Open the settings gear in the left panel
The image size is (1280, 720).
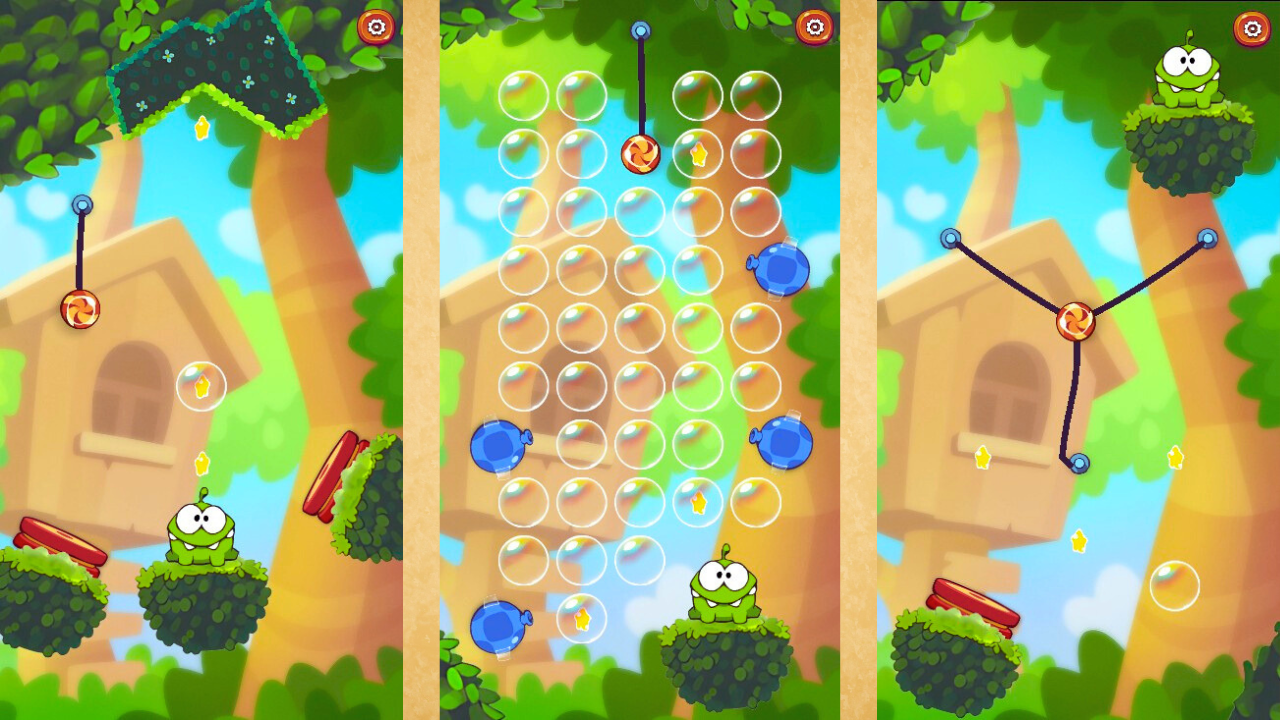coord(378,28)
